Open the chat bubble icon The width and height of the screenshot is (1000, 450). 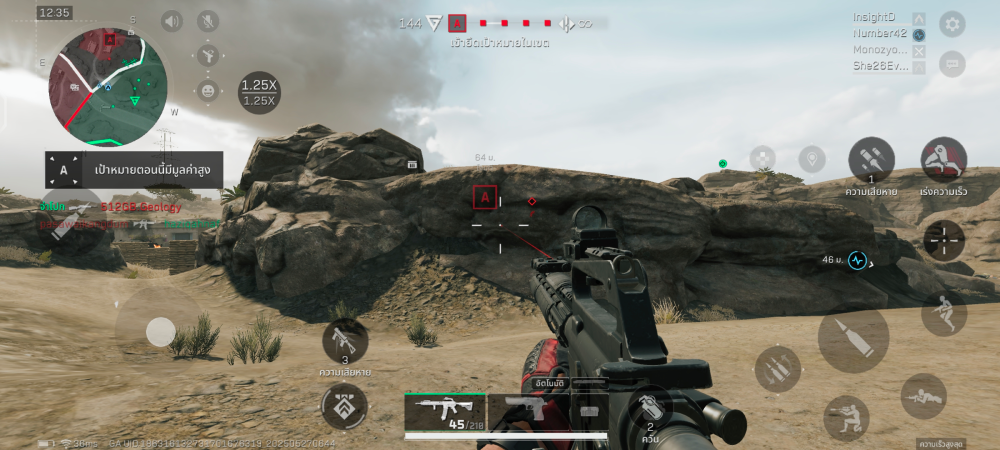(952, 63)
